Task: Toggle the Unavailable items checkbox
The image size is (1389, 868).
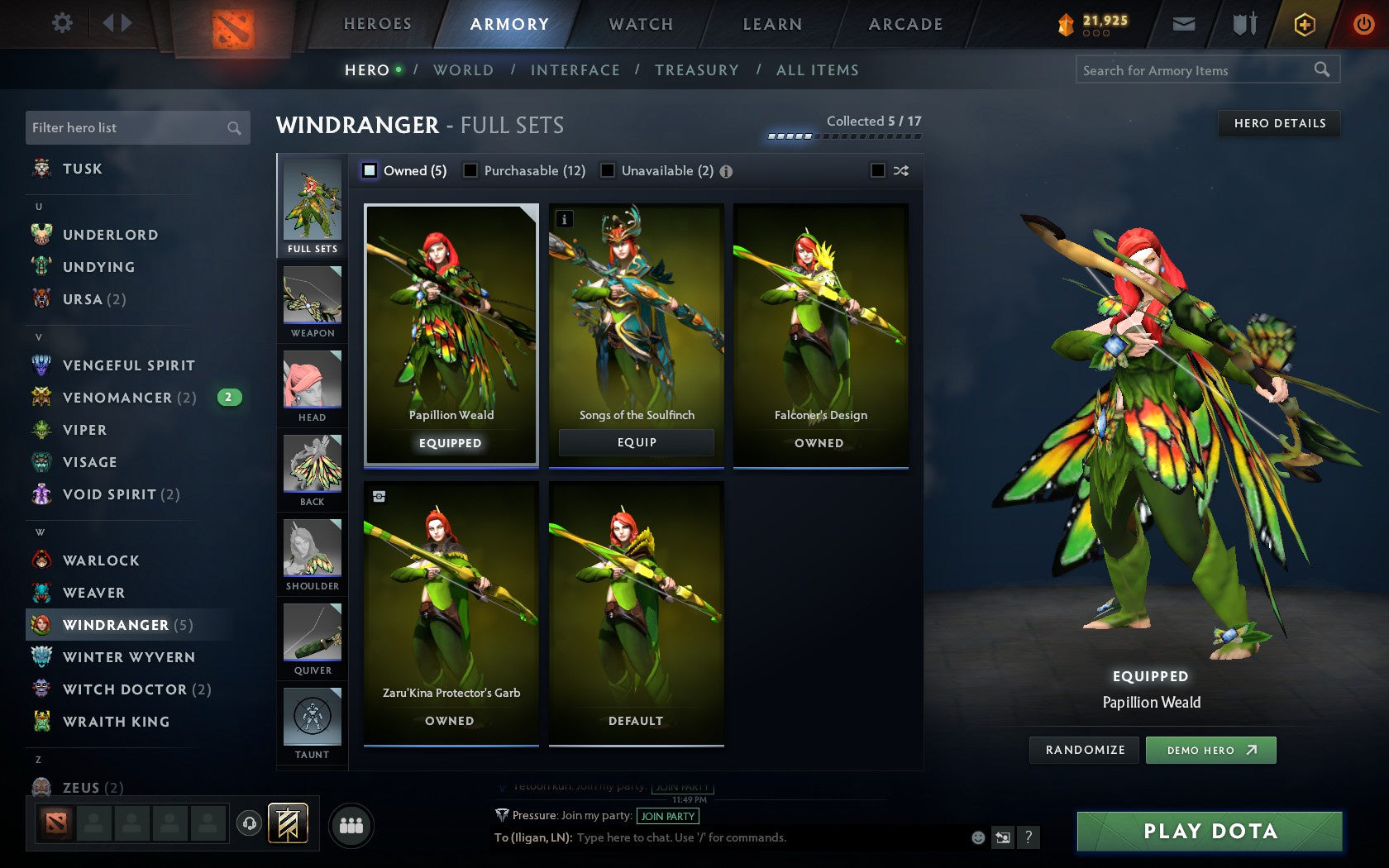Action: pos(609,170)
